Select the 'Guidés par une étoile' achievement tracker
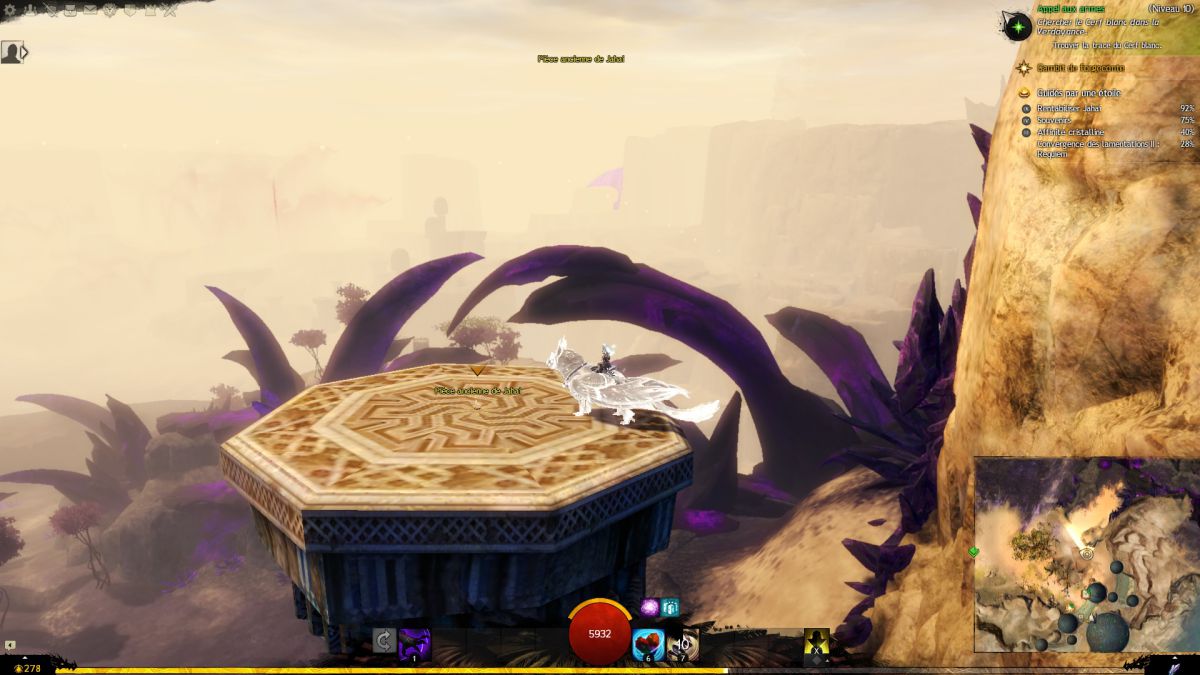 pyautogui.click(x=1079, y=93)
